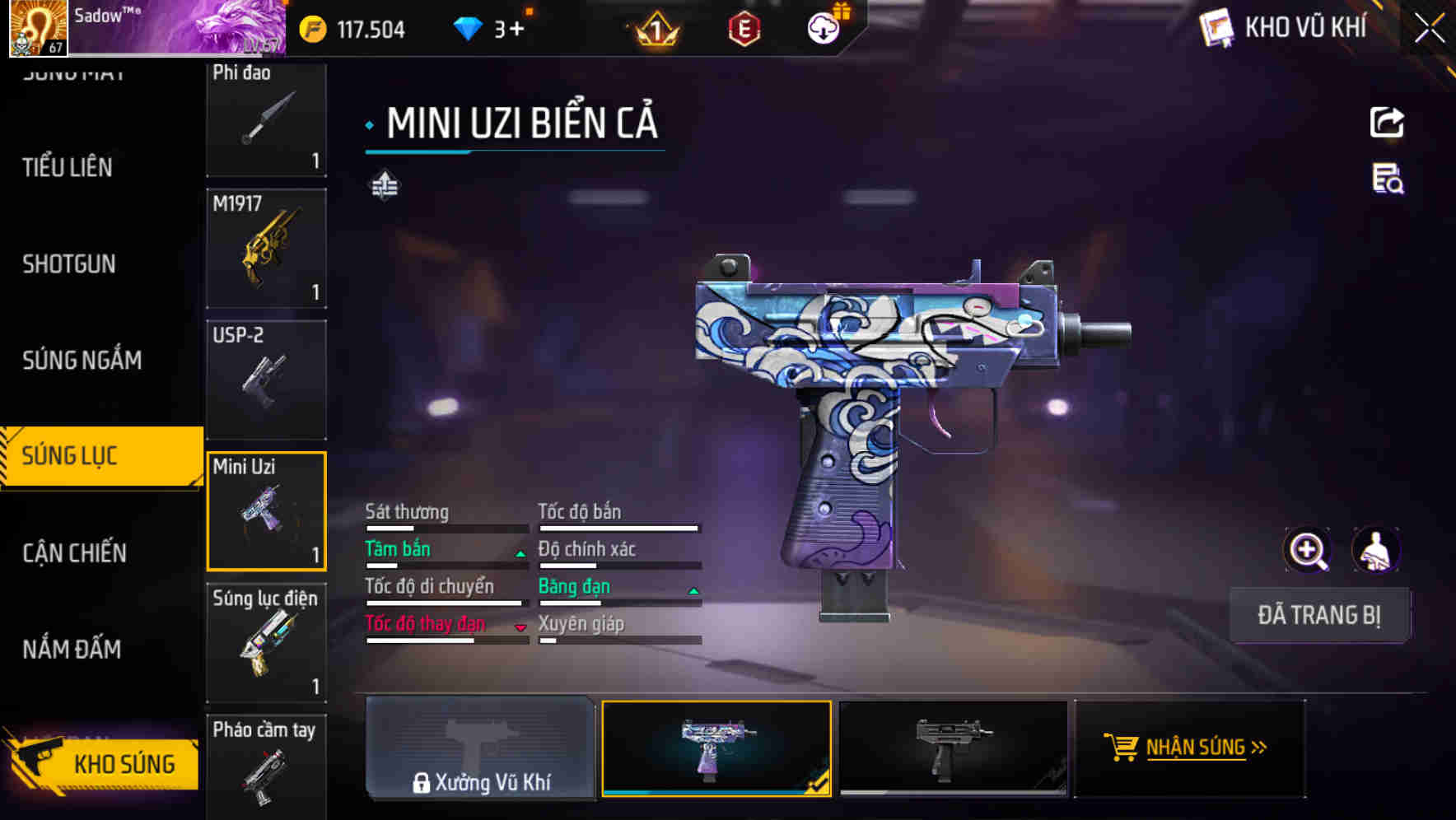1456x820 pixels.
Task: Share the Mini Uzi Biển Cả skin
Action: 1387,123
